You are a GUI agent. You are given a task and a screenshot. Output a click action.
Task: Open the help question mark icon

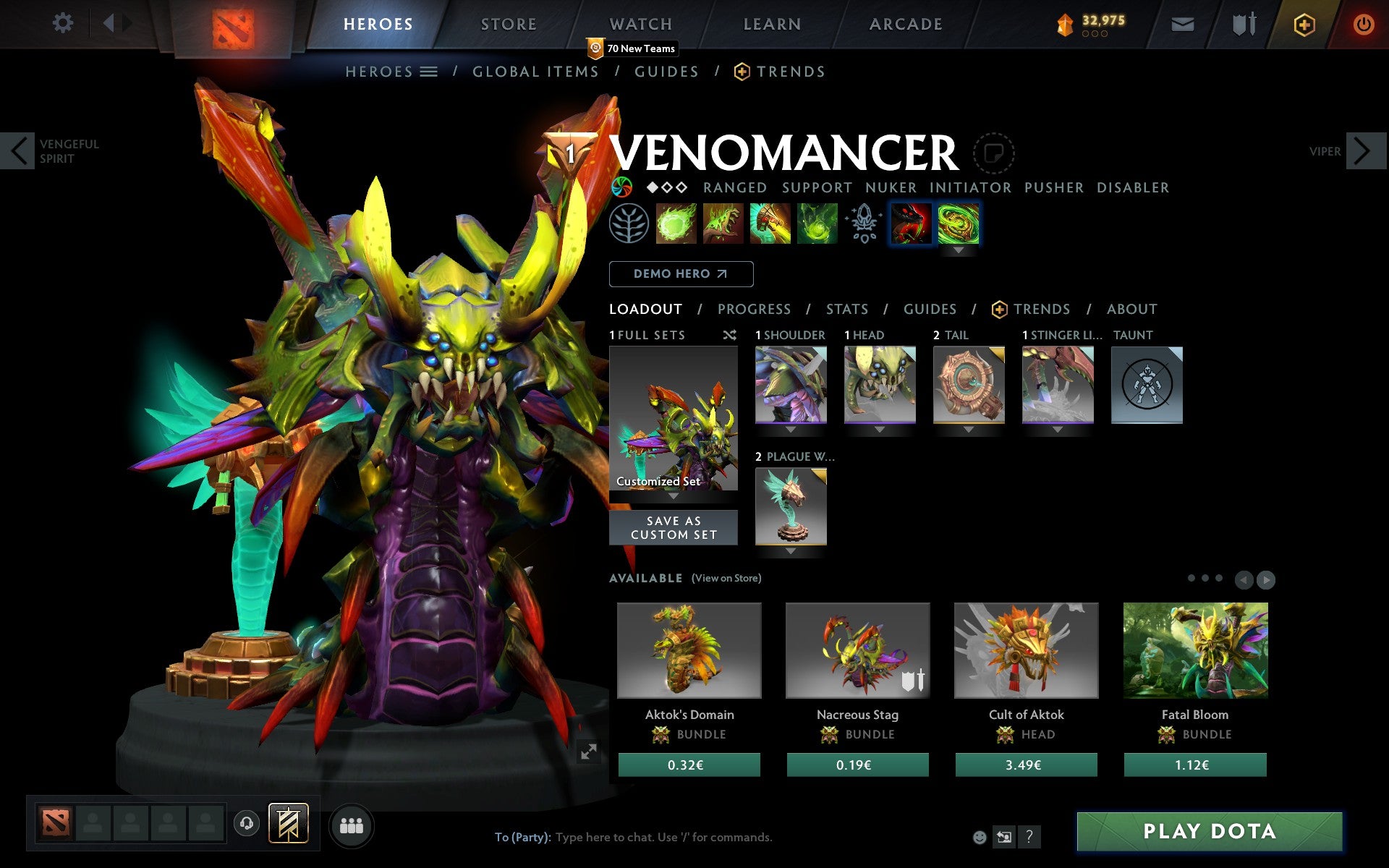coord(1029,837)
